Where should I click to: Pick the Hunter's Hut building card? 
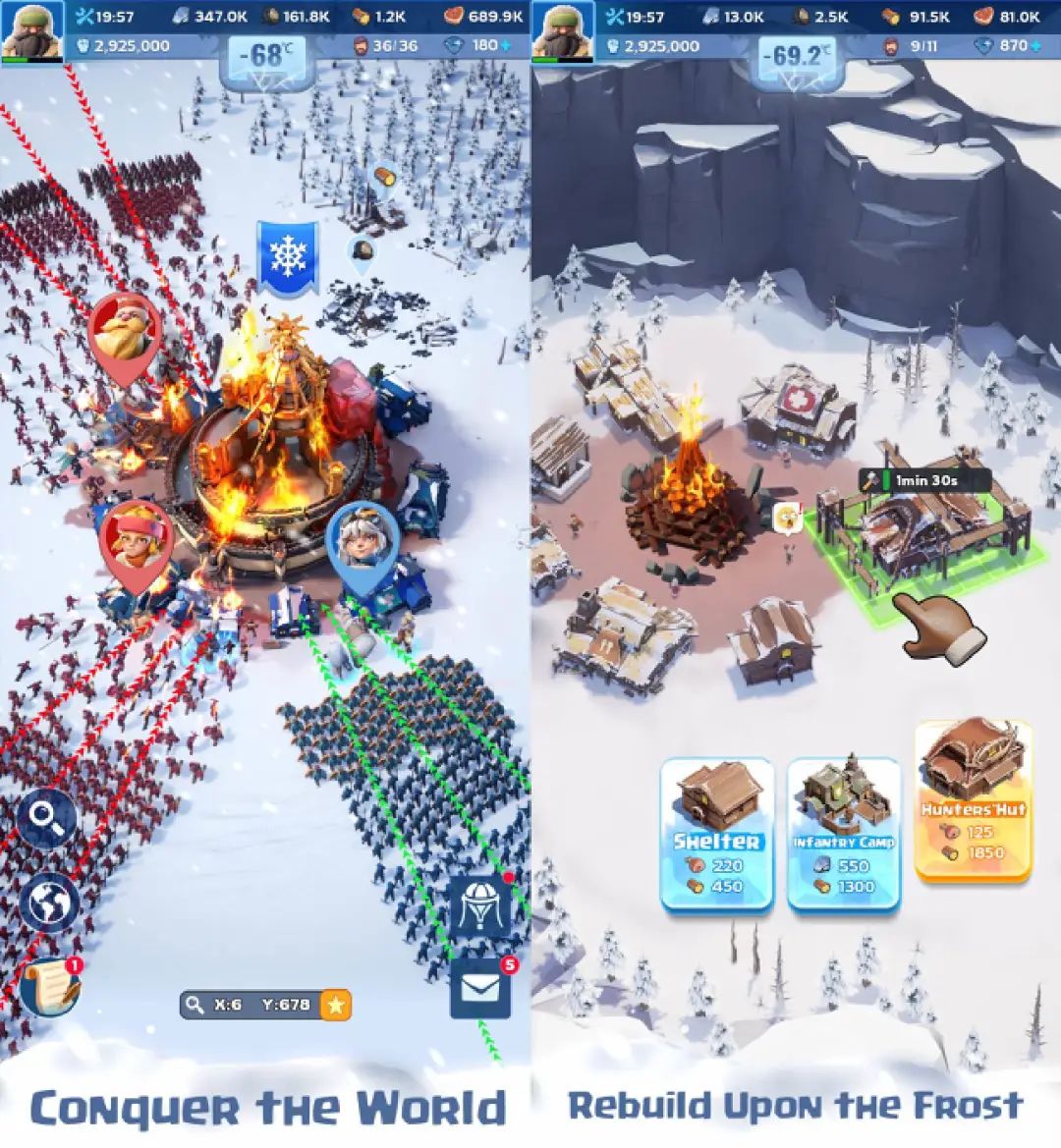[973, 801]
